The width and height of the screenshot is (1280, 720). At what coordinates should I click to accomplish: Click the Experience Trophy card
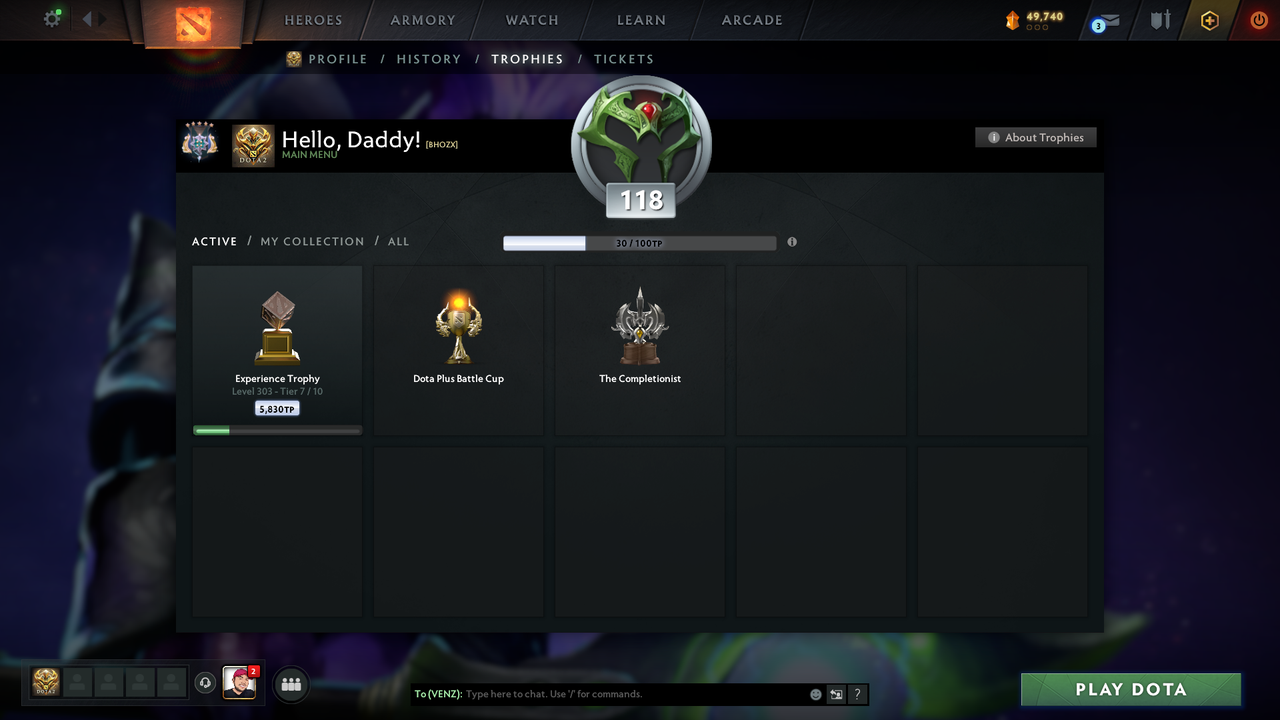click(x=277, y=348)
